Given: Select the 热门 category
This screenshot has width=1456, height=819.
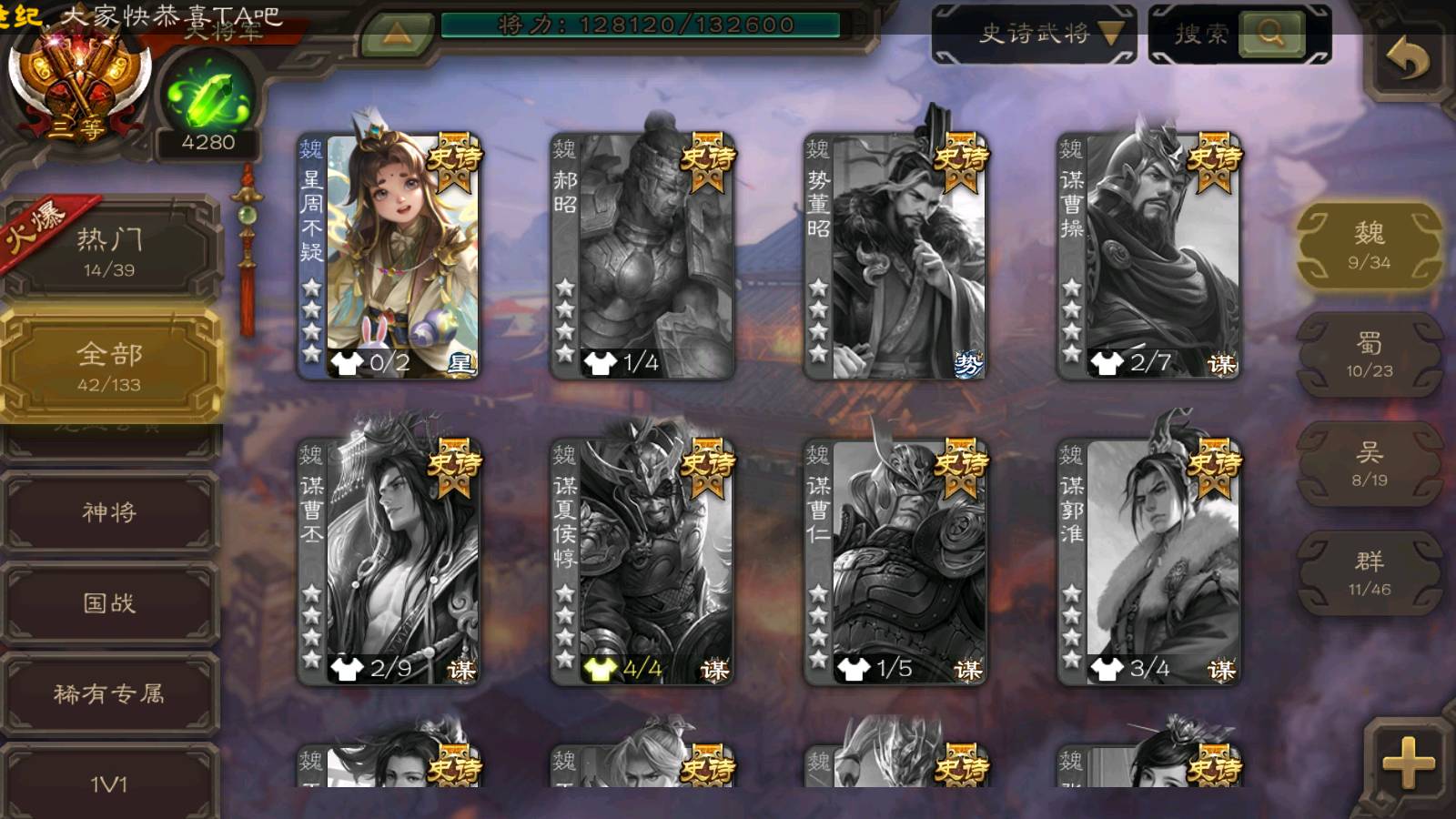Looking at the screenshot, I should [109, 250].
